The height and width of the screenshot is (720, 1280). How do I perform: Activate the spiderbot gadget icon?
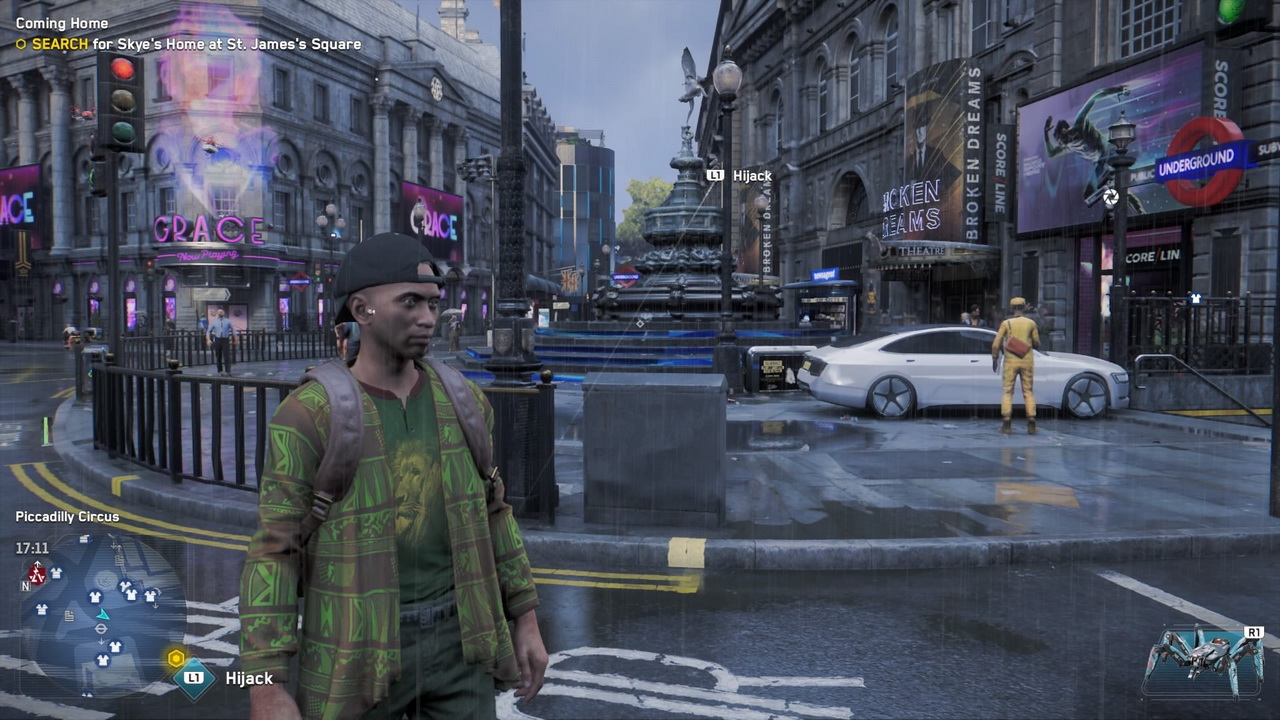[x=1204, y=660]
